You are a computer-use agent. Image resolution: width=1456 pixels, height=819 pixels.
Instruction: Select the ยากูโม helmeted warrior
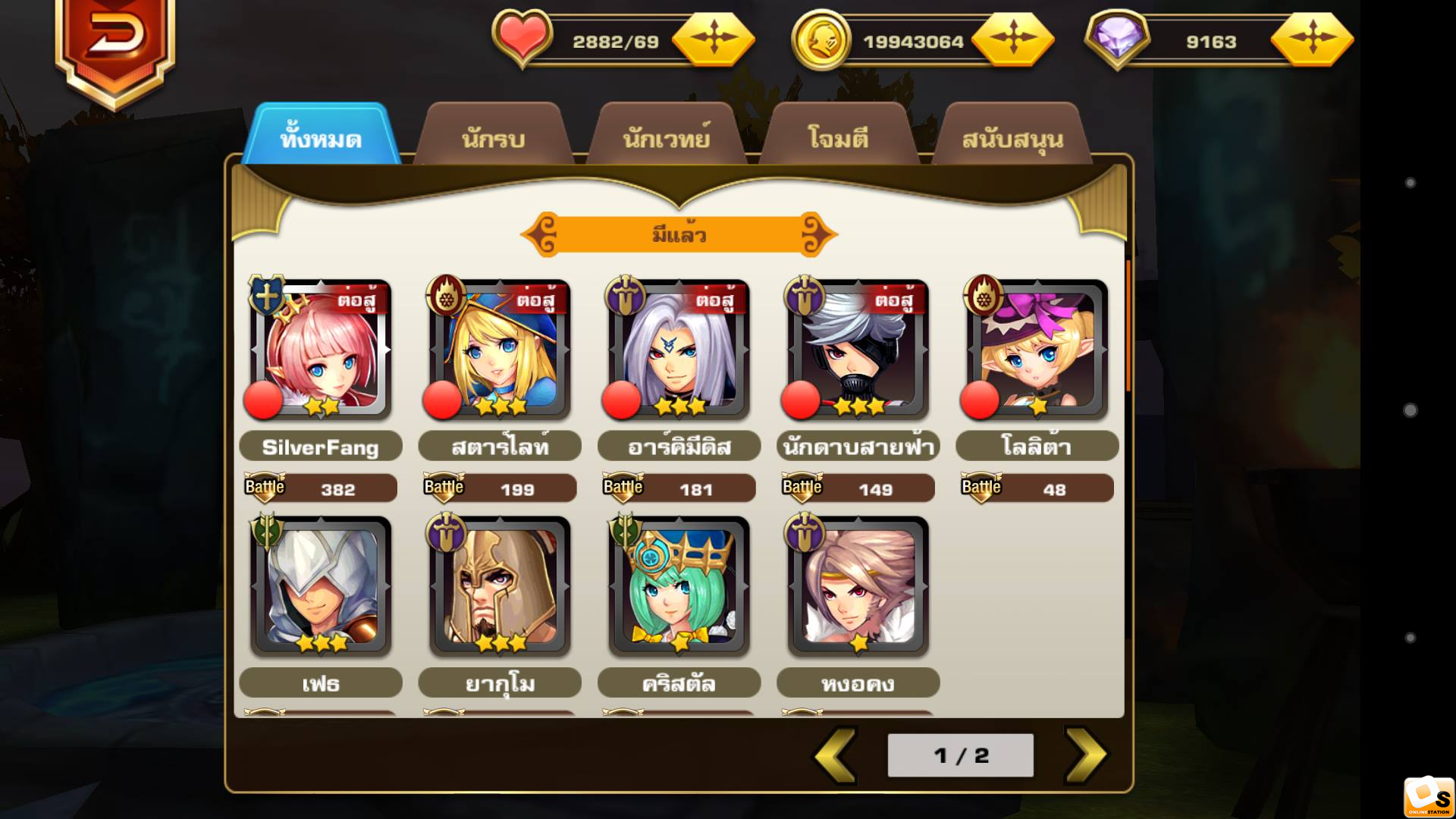pyautogui.click(x=500, y=586)
